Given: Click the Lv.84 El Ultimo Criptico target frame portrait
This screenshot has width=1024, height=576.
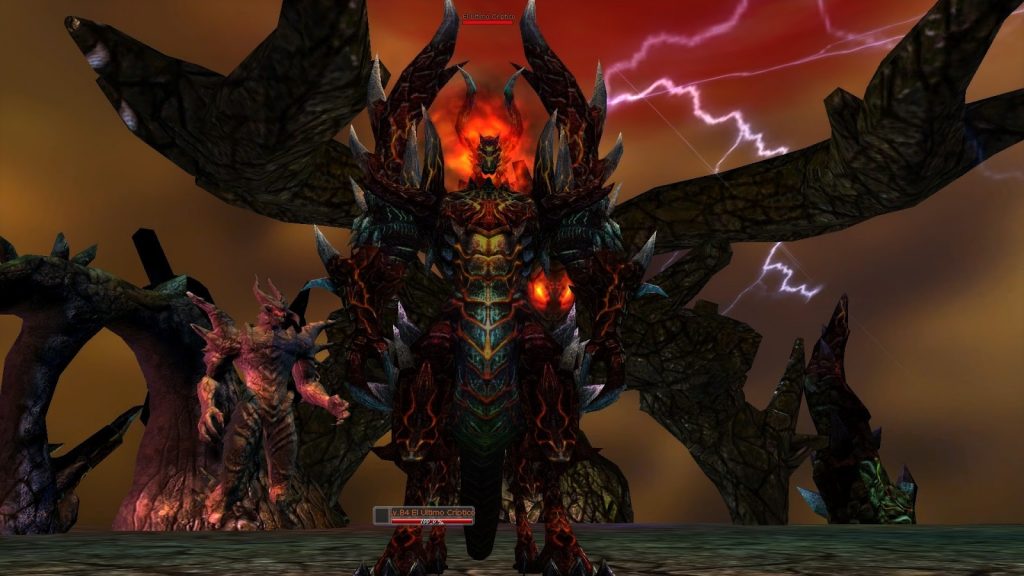Looking at the screenshot, I should coord(380,514).
